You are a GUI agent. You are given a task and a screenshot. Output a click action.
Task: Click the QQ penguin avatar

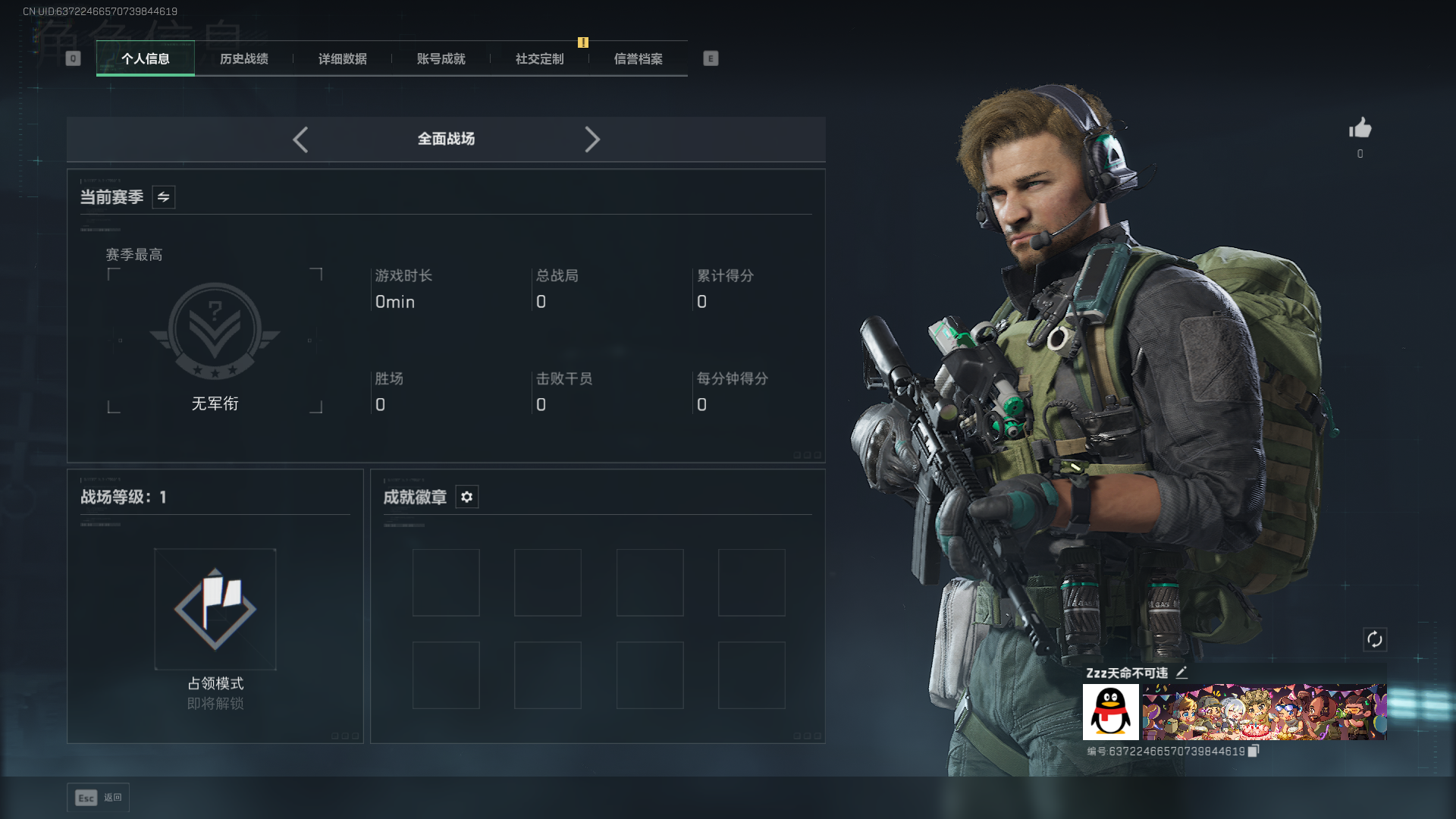[x=1111, y=712]
